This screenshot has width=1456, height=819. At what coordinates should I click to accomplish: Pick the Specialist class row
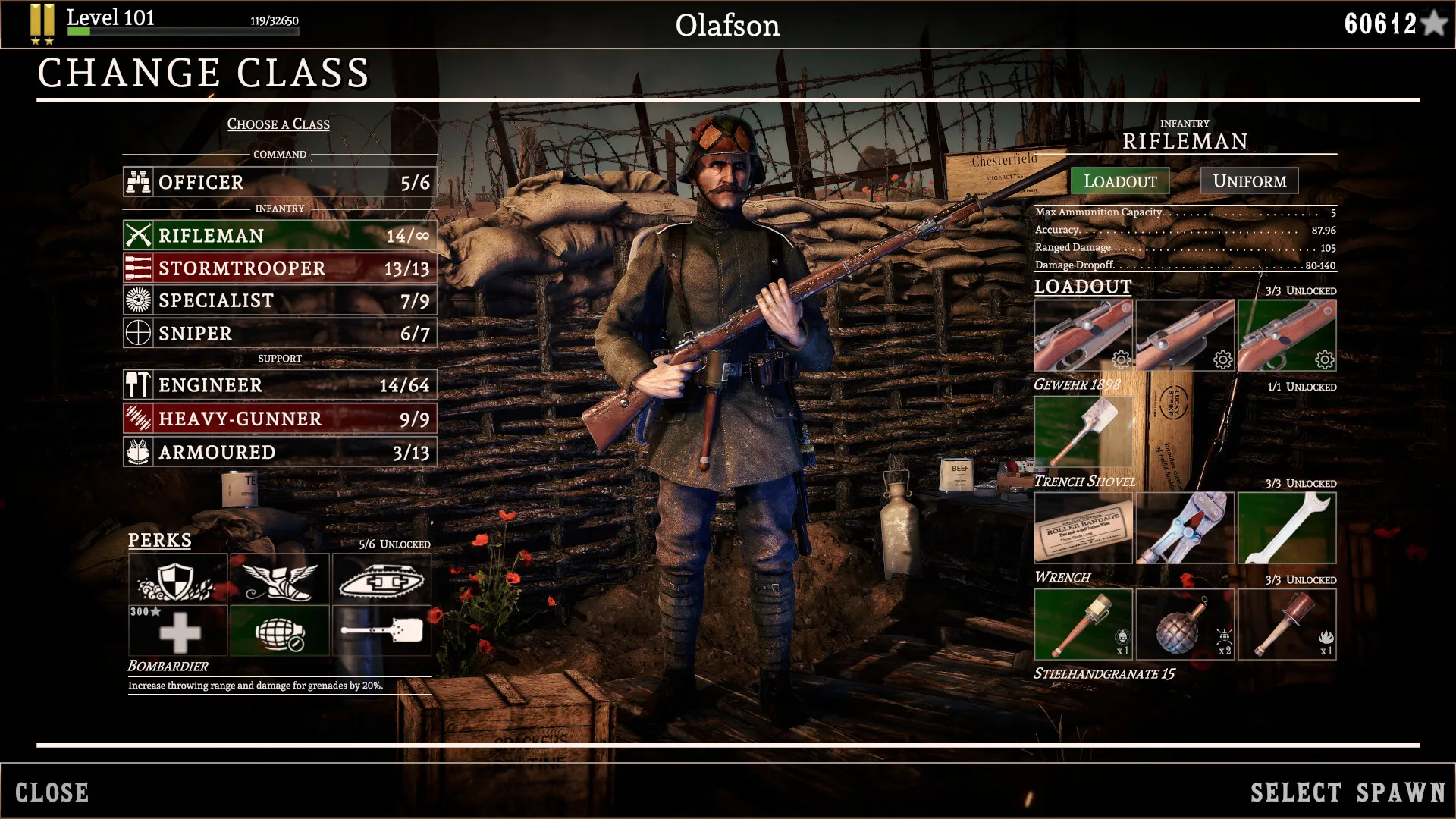280,301
